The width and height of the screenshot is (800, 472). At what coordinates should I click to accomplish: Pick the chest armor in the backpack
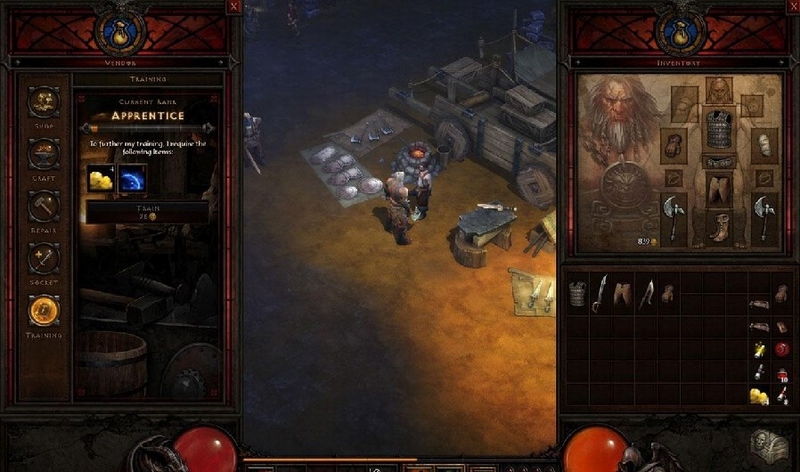tap(577, 292)
